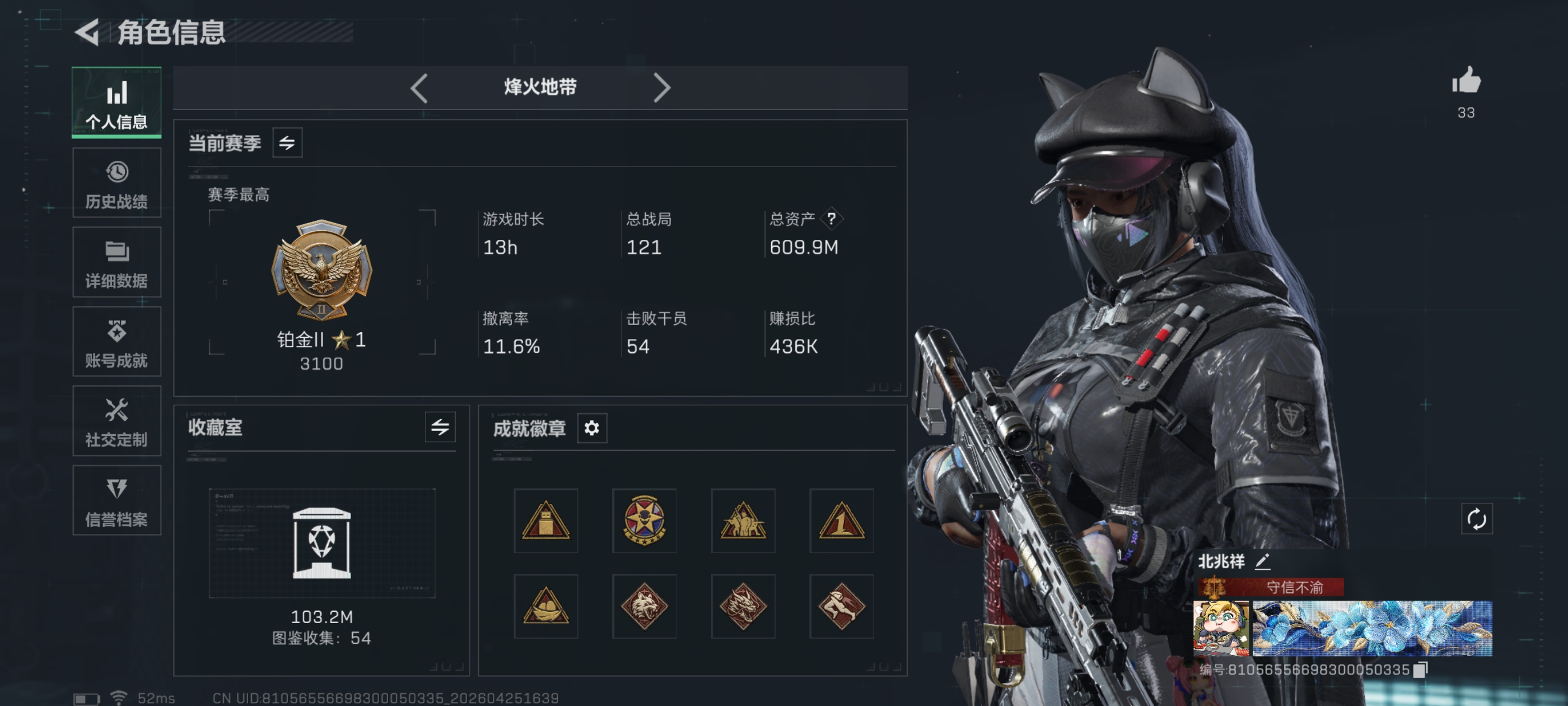Viewport: 1568px width, 706px height.
Task: Open the 历史战绩 tab
Action: [116, 183]
